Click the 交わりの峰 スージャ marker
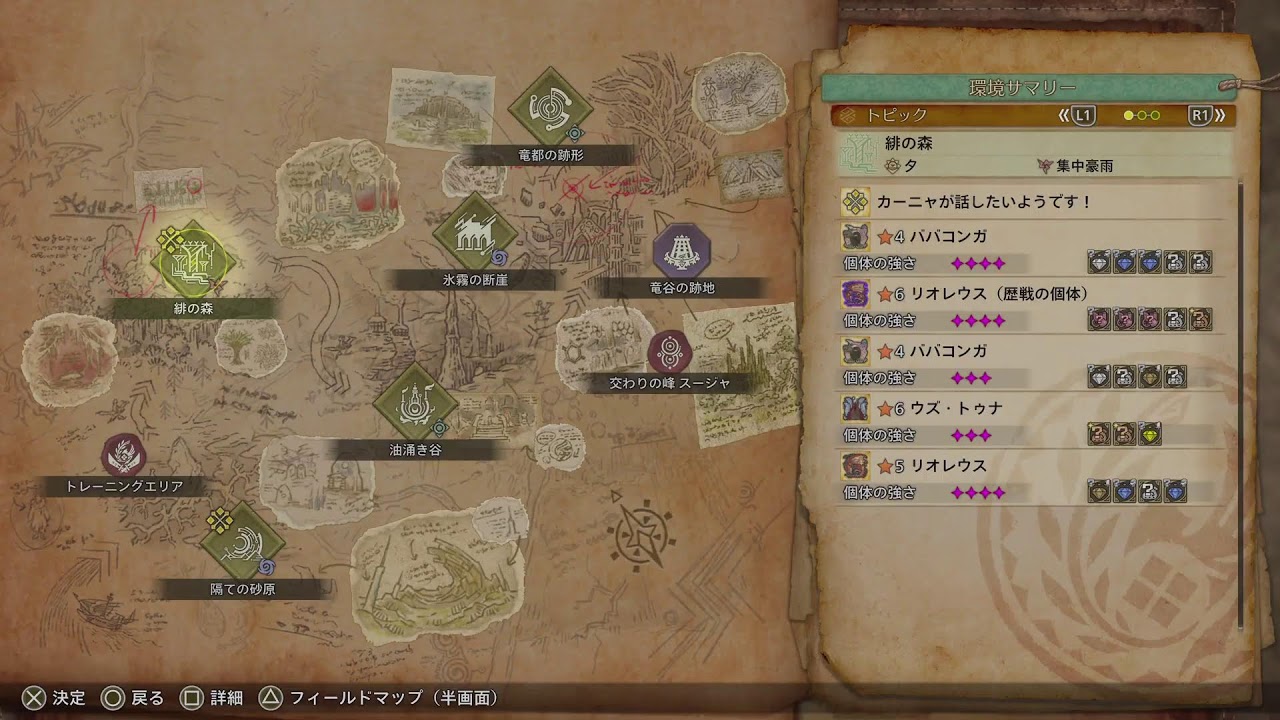 click(x=669, y=352)
